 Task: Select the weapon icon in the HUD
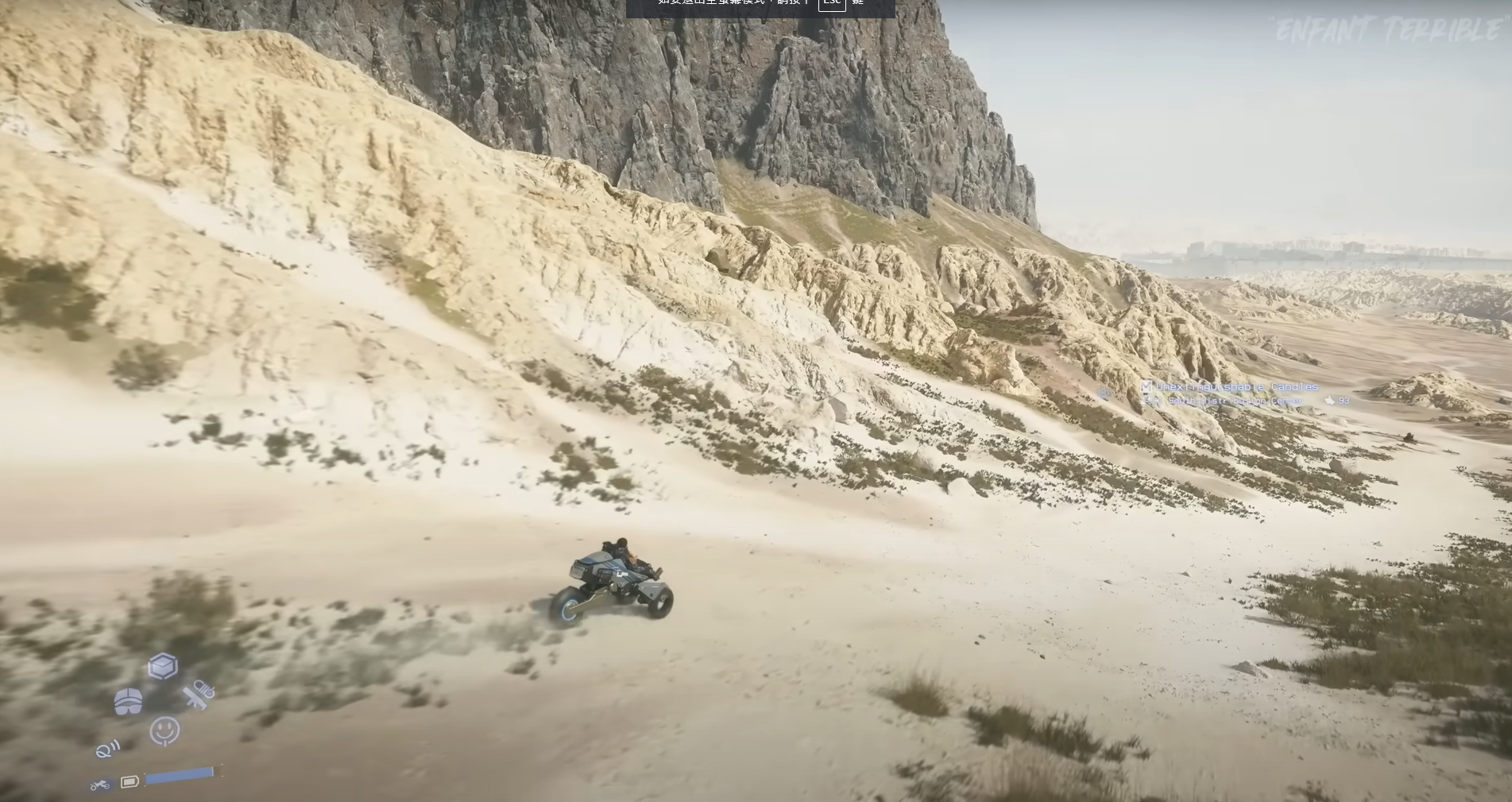(x=196, y=696)
